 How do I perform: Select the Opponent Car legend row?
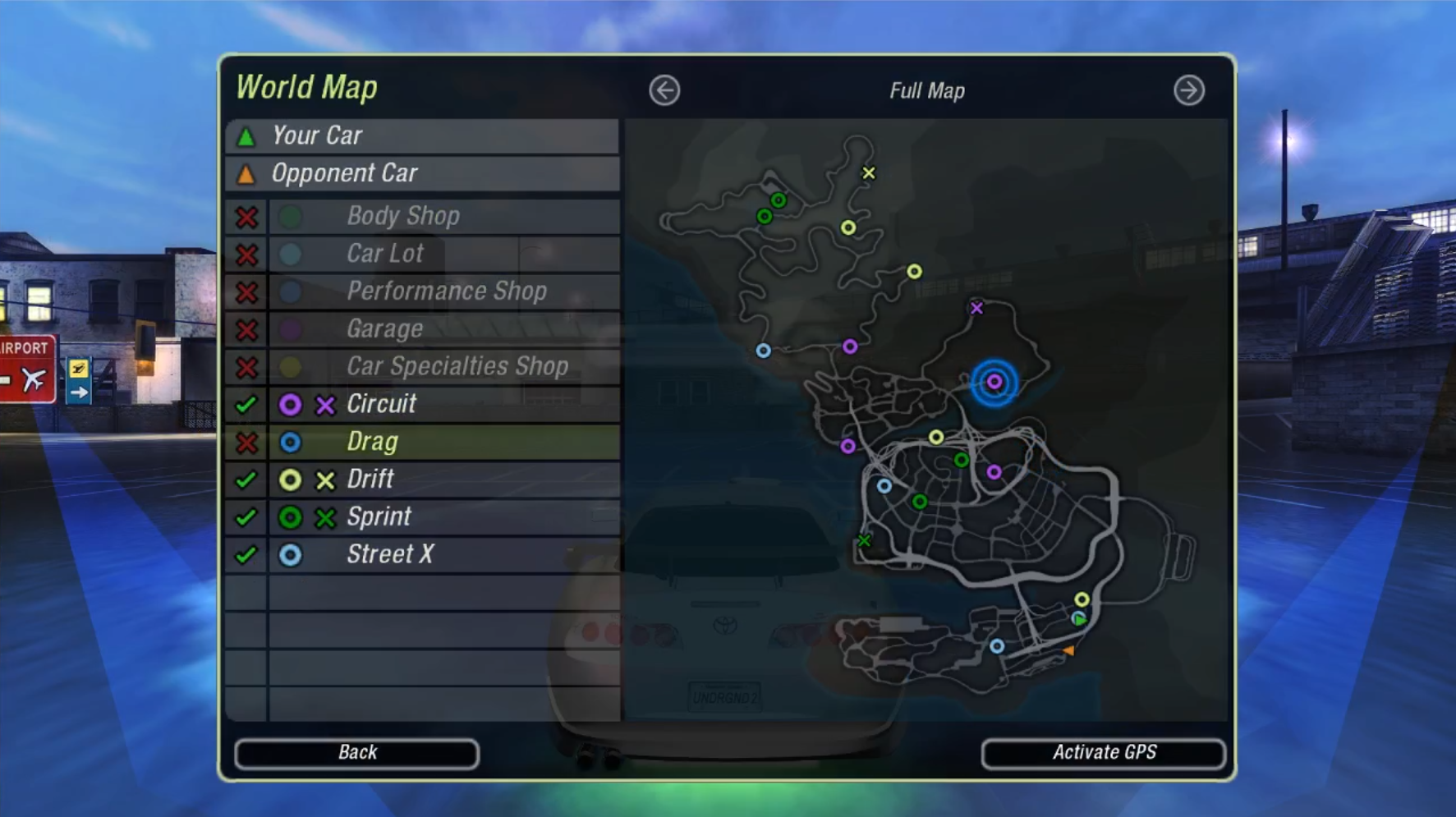[422, 174]
